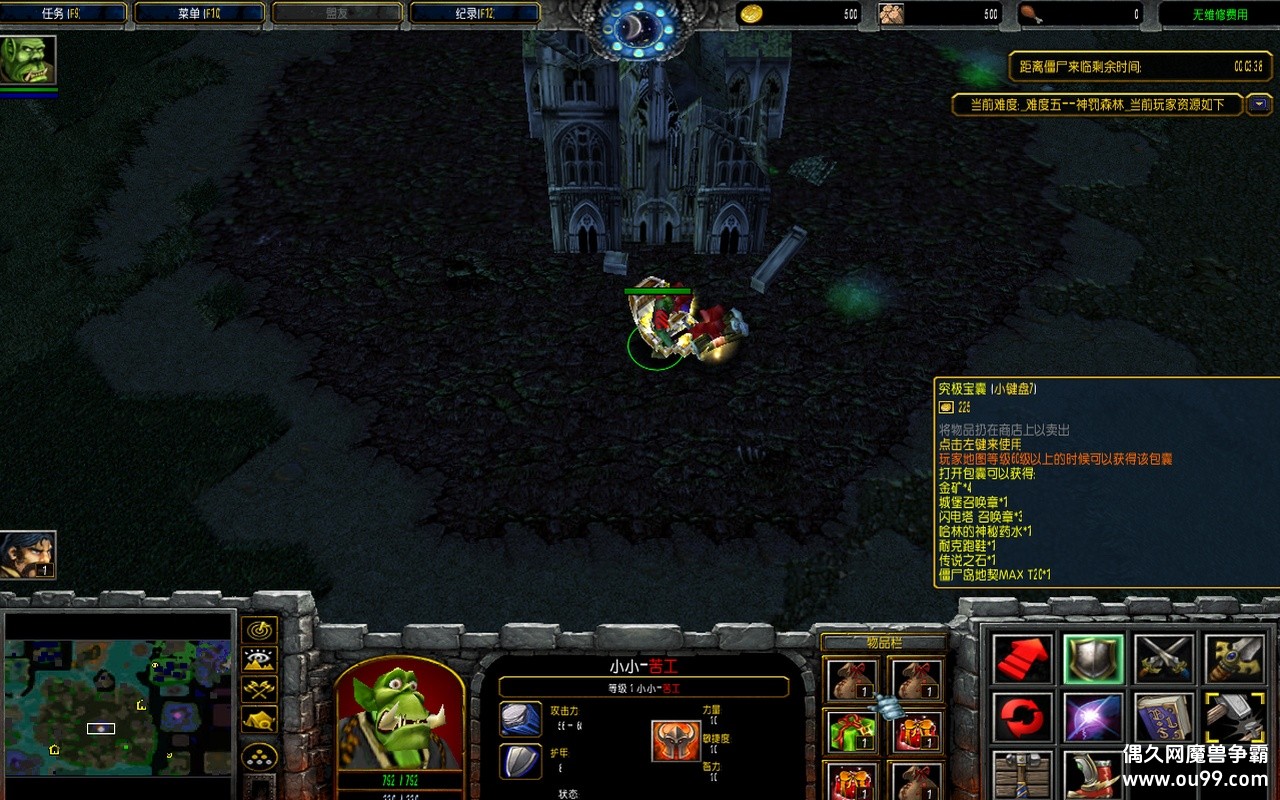This screenshot has width=1280, height=800.
Task: Use the purple energy burst ability
Action: [1093, 717]
